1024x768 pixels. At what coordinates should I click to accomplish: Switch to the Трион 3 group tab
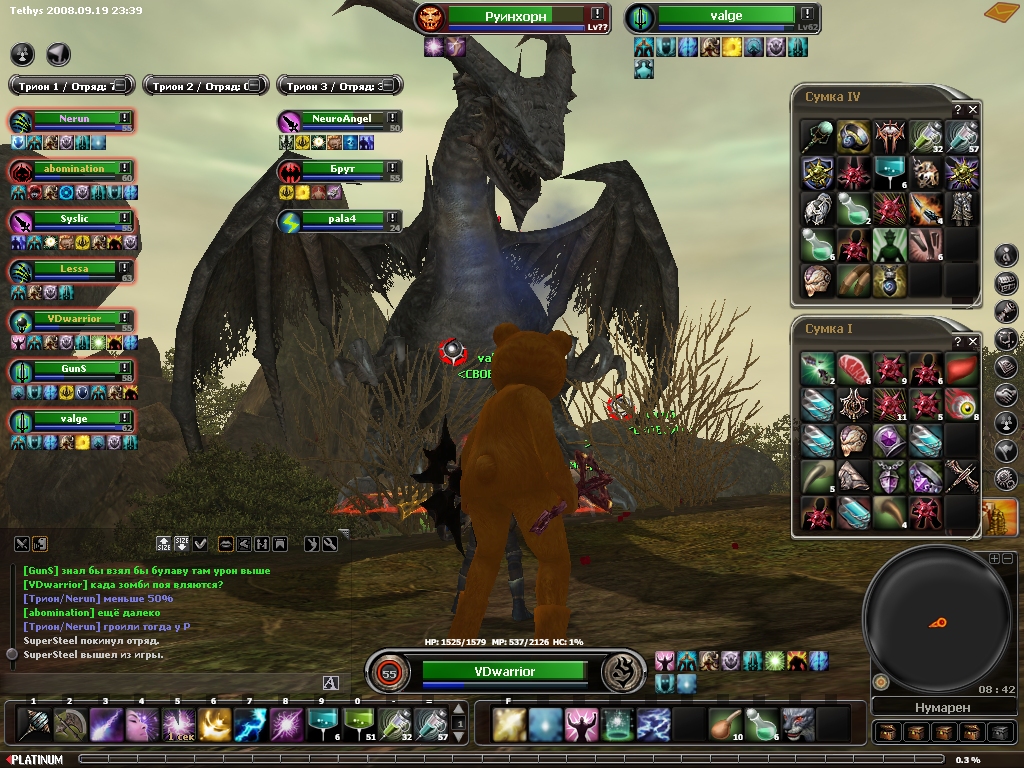(339, 86)
